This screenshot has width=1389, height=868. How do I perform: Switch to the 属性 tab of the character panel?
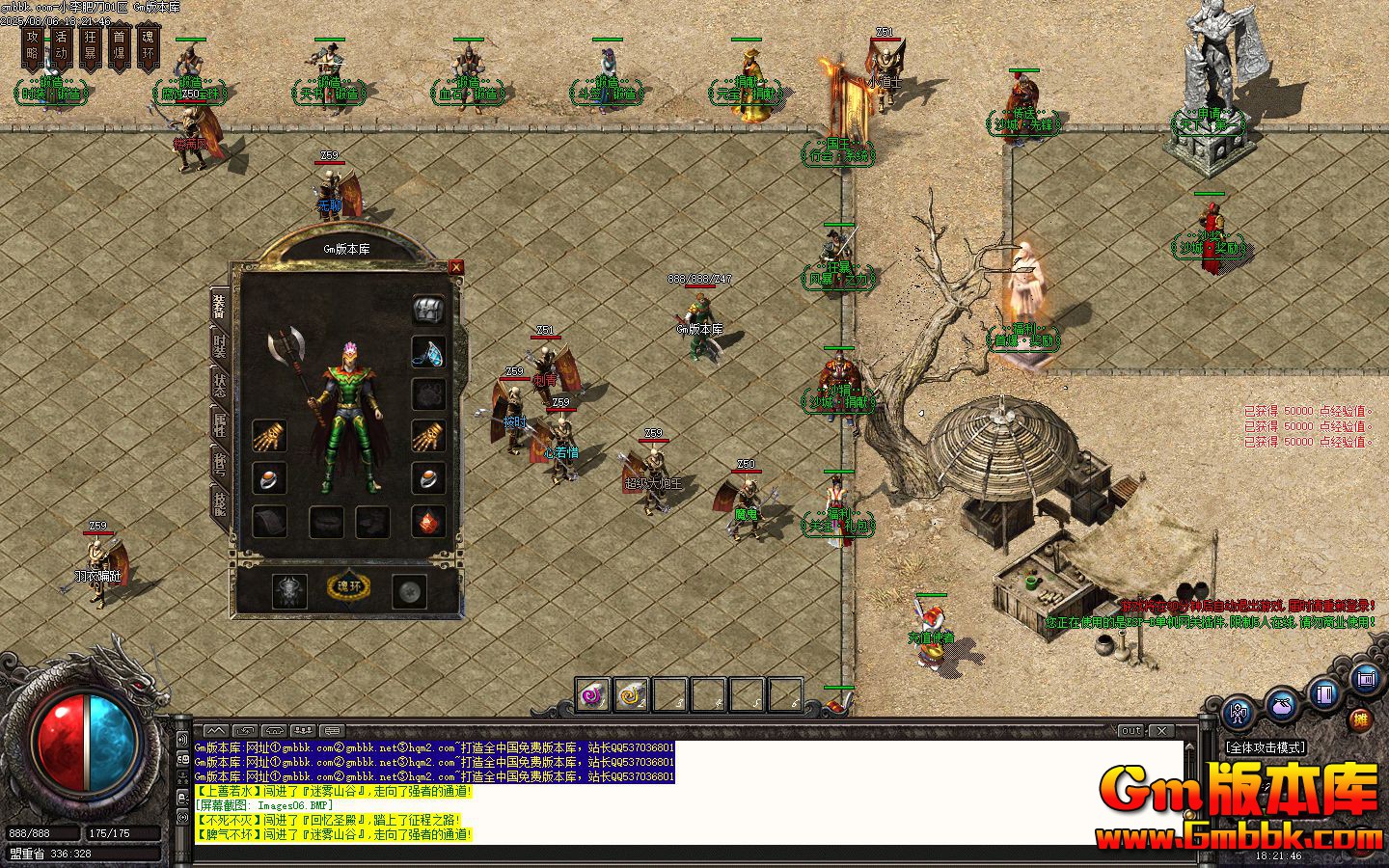click(218, 425)
